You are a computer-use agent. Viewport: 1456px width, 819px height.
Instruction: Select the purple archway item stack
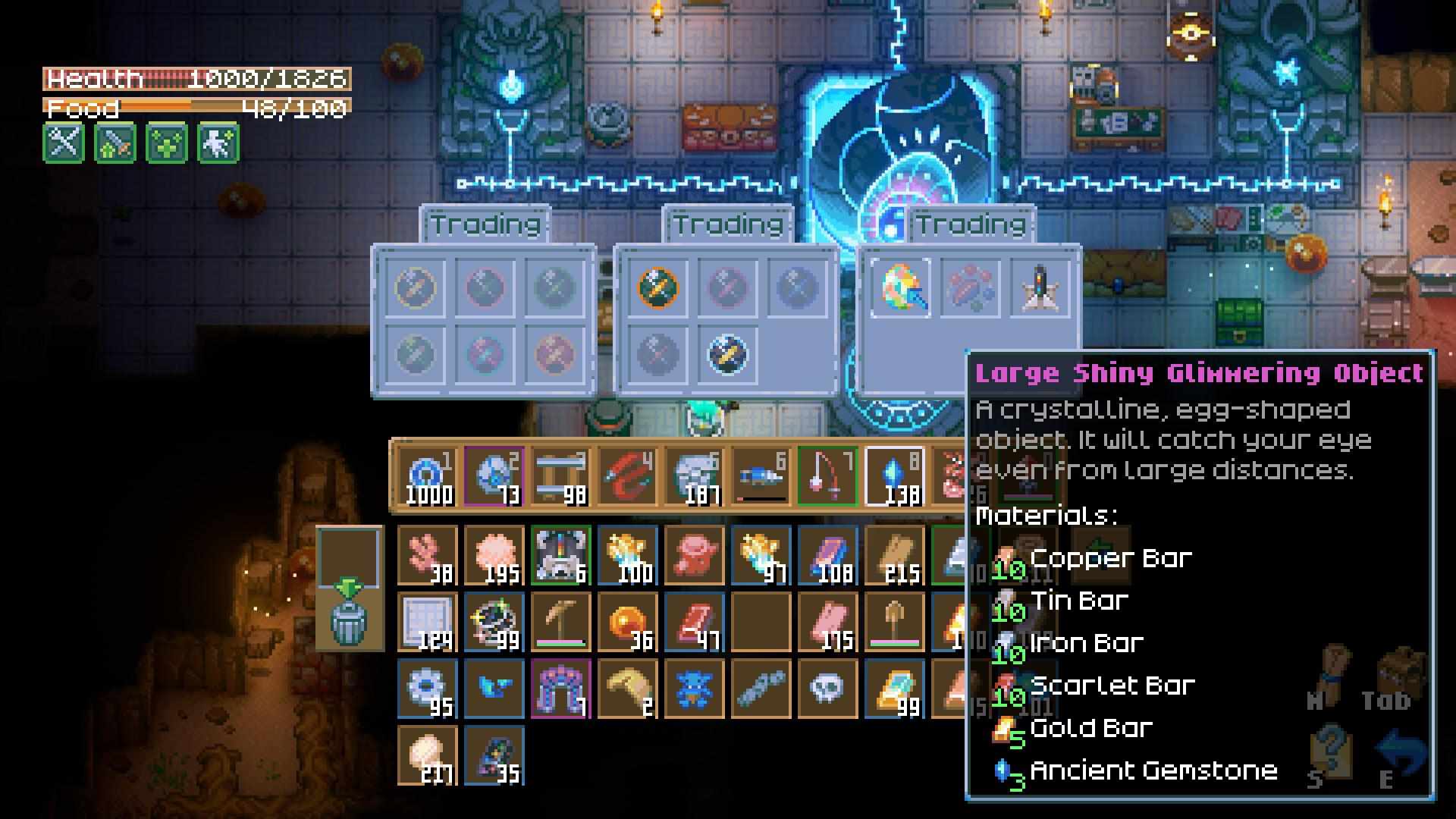pos(560,689)
